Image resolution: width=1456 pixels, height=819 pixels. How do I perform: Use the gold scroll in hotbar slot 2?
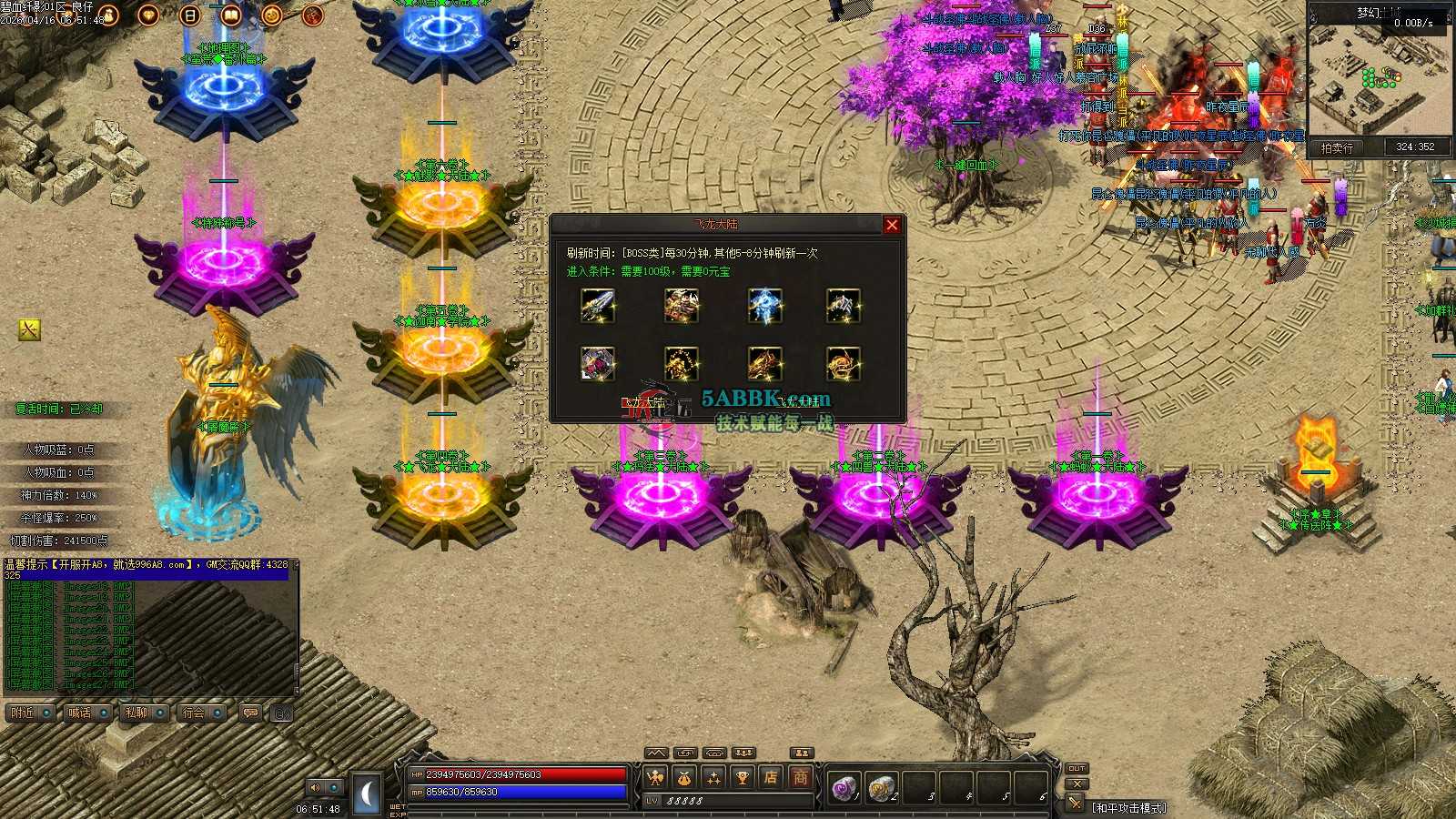880,787
